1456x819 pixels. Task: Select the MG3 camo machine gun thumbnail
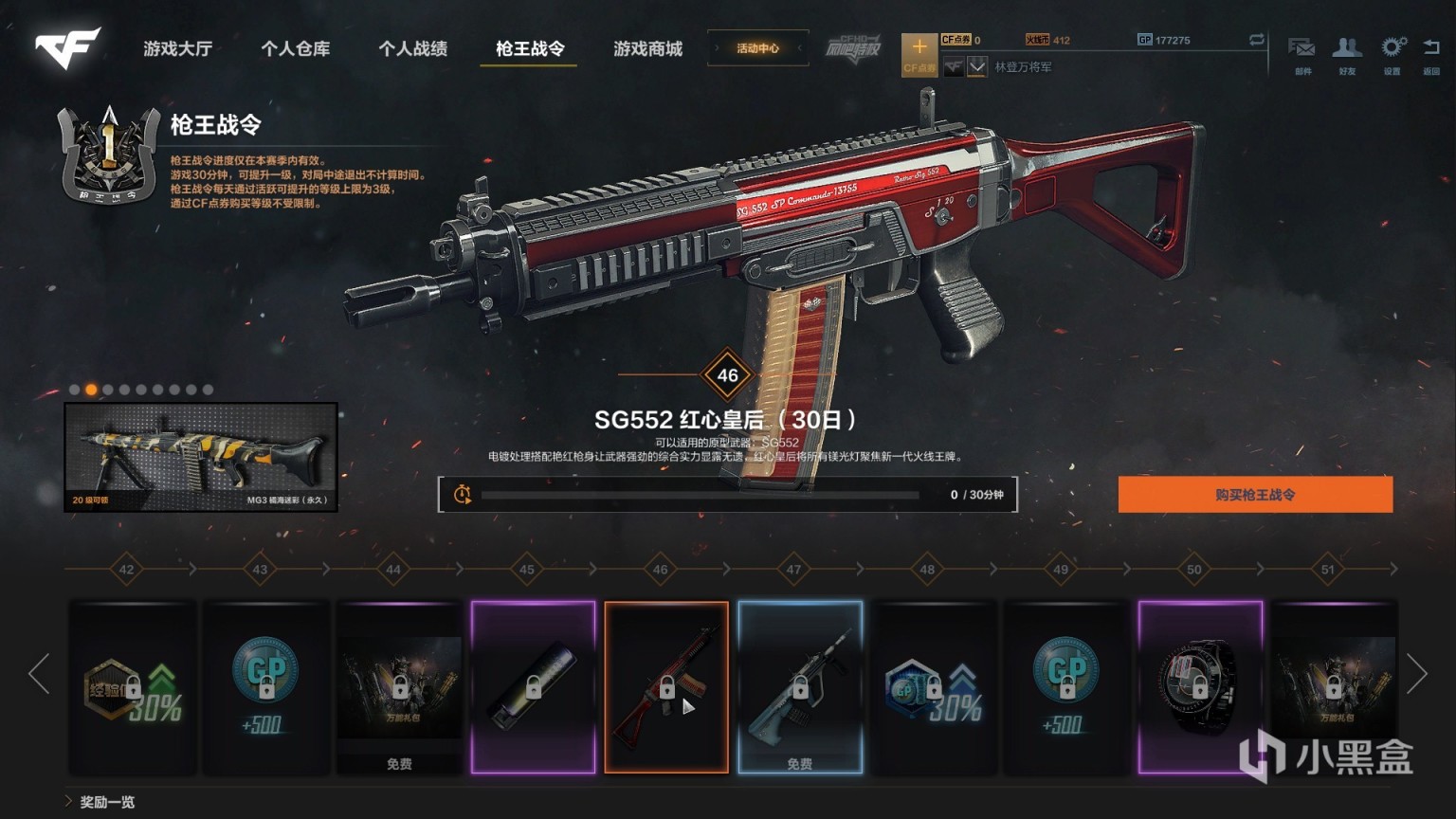[x=201, y=457]
